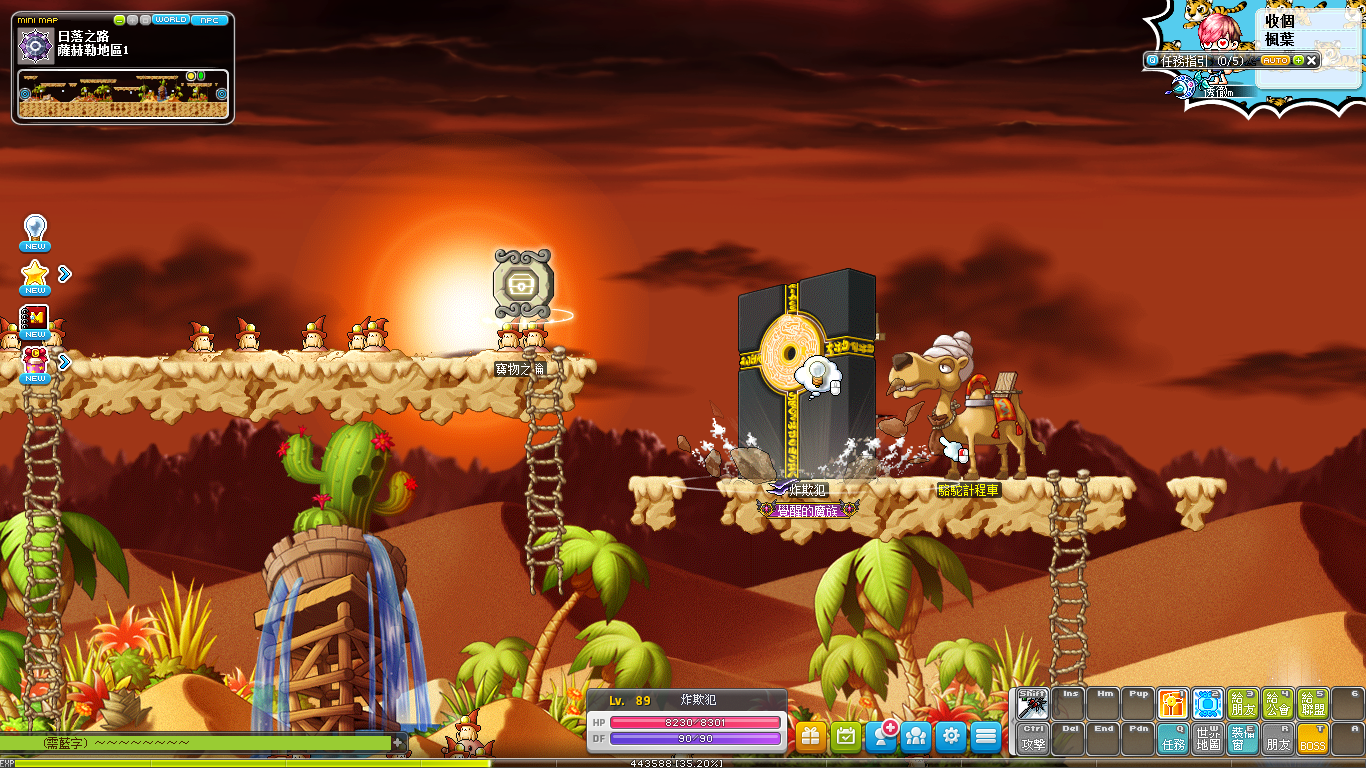
Task: Enable AUTO on the quest guide tracker
Action: (x=1275, y=61)
